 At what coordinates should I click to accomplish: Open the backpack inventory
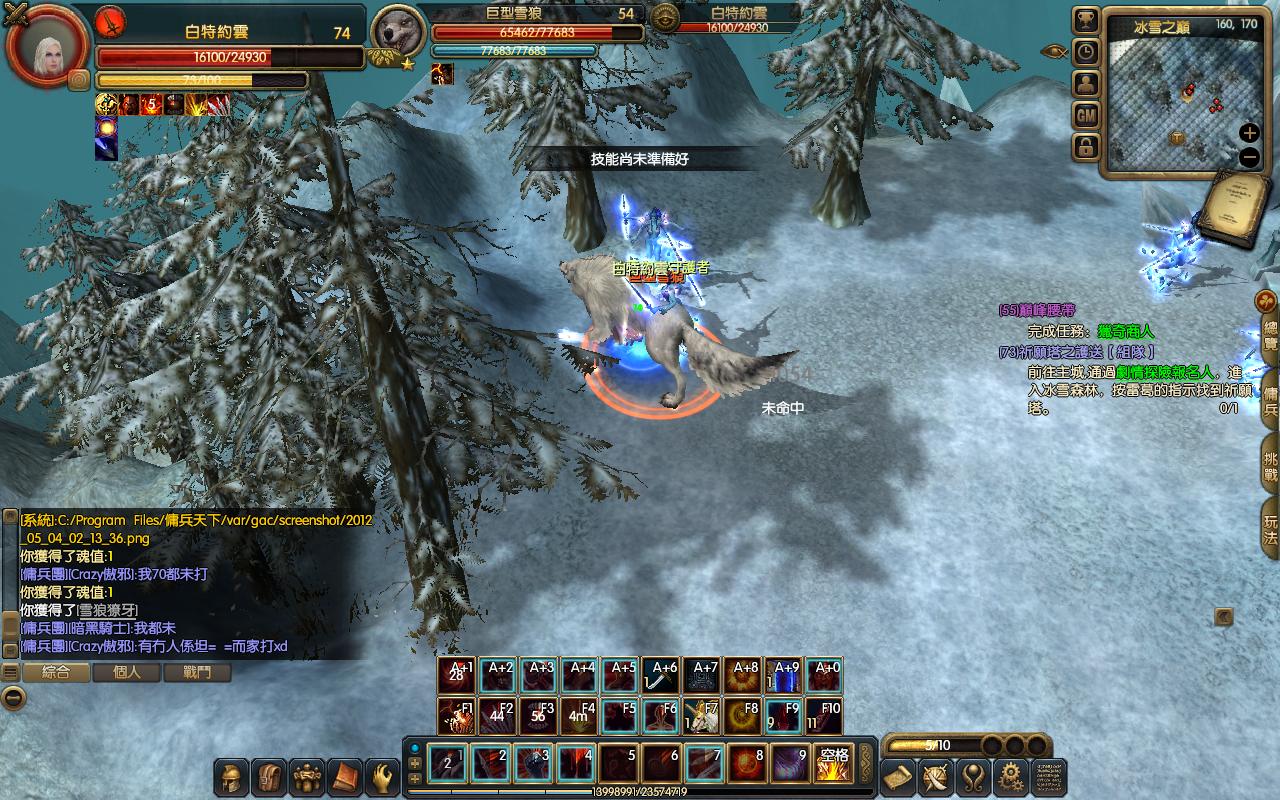(x=270, y=777)
